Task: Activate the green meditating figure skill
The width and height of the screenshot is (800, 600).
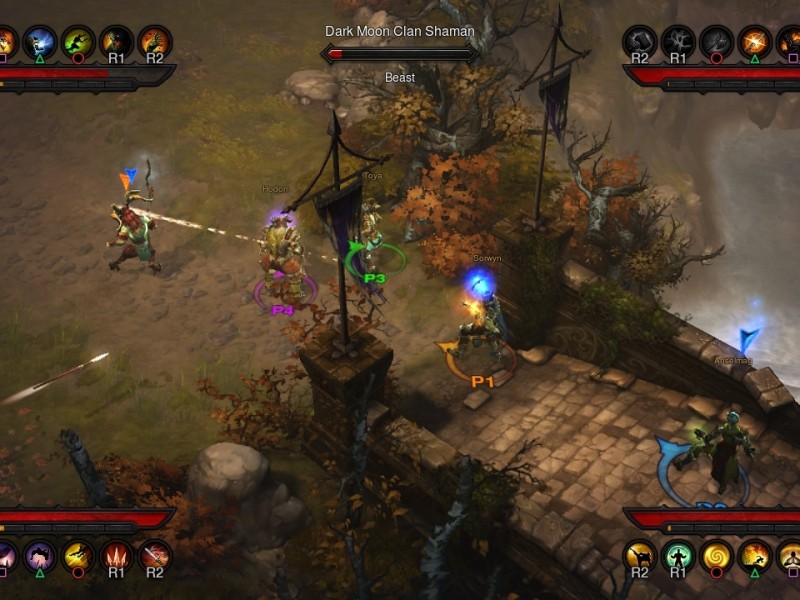Action: coord(678,556)
